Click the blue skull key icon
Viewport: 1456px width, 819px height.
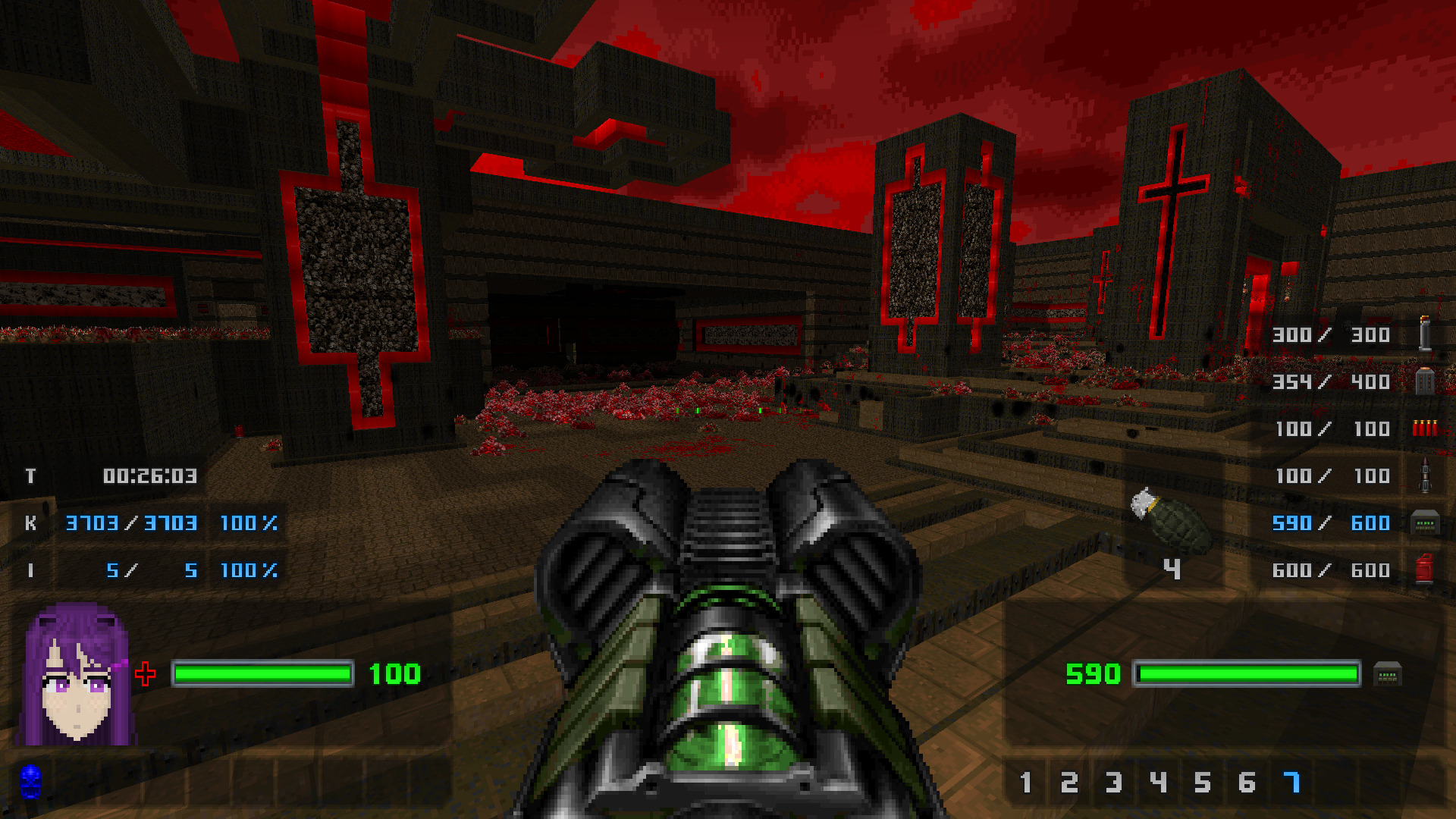coord(30,781)
